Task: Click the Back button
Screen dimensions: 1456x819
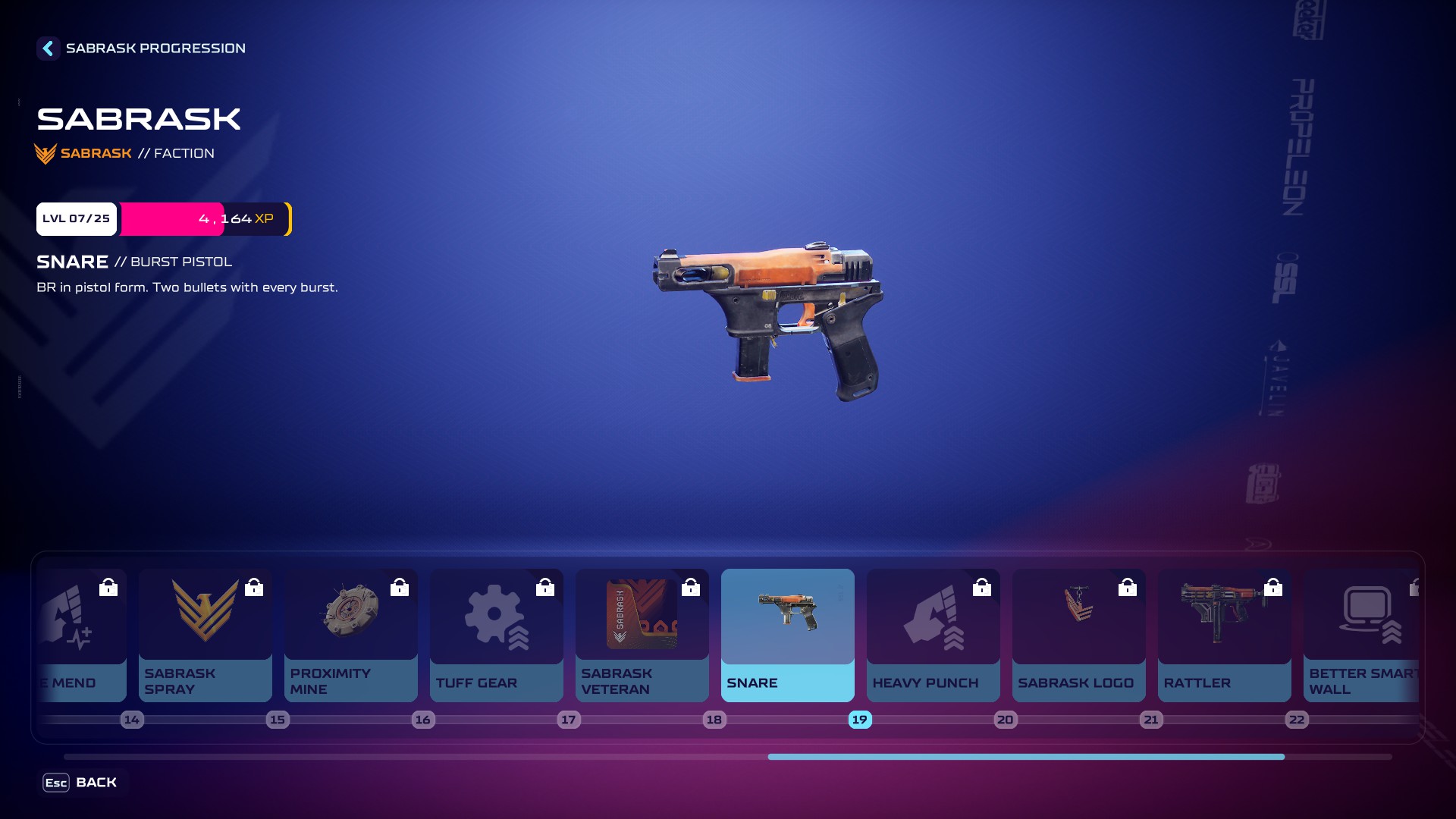Action: tap(80, 783)
